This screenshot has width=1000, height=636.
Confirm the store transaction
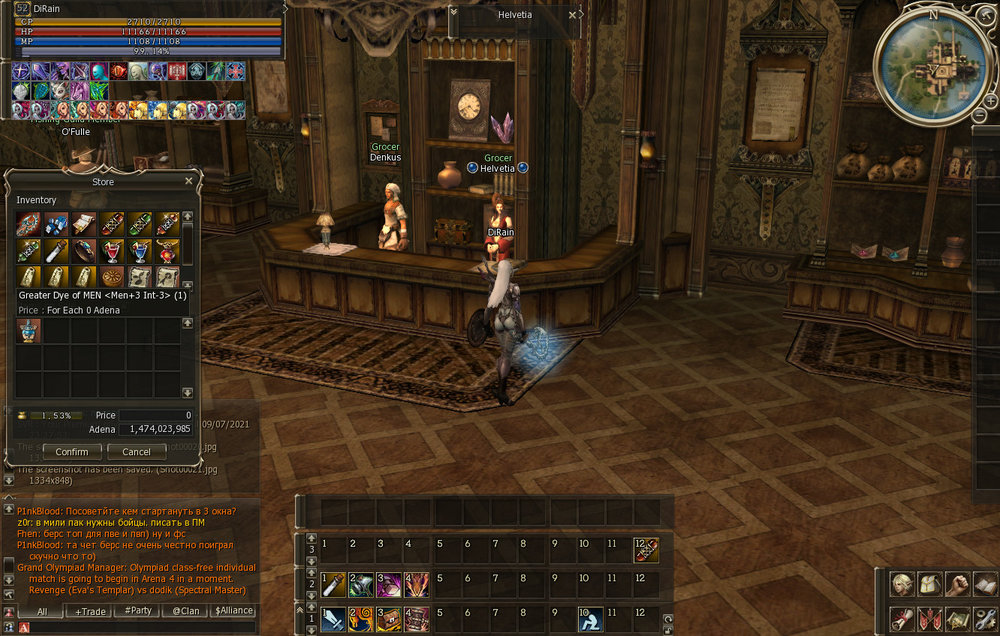(72, 452)
